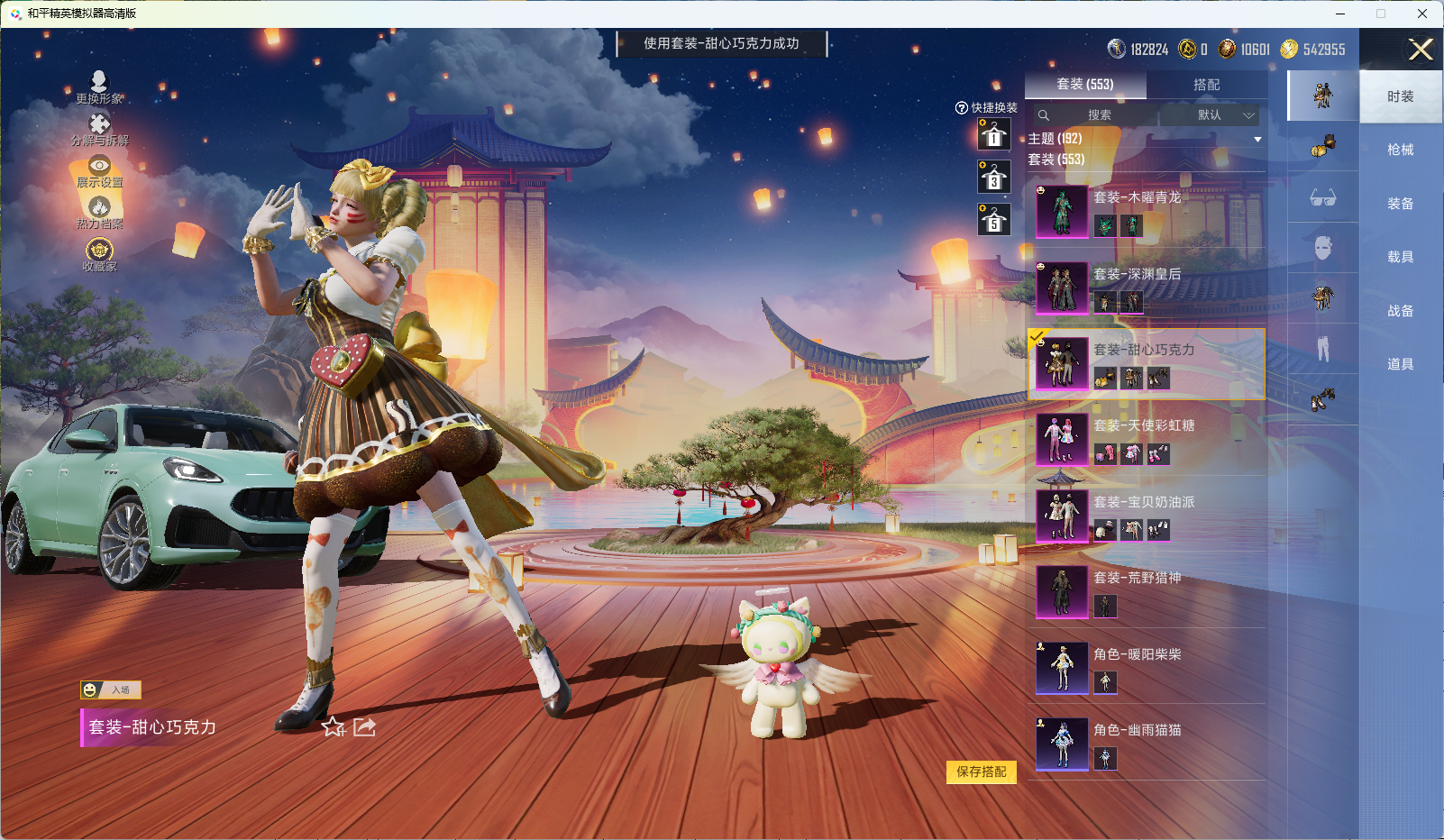Select the 角色-暖阳柴柴 character

(1145, 668)
